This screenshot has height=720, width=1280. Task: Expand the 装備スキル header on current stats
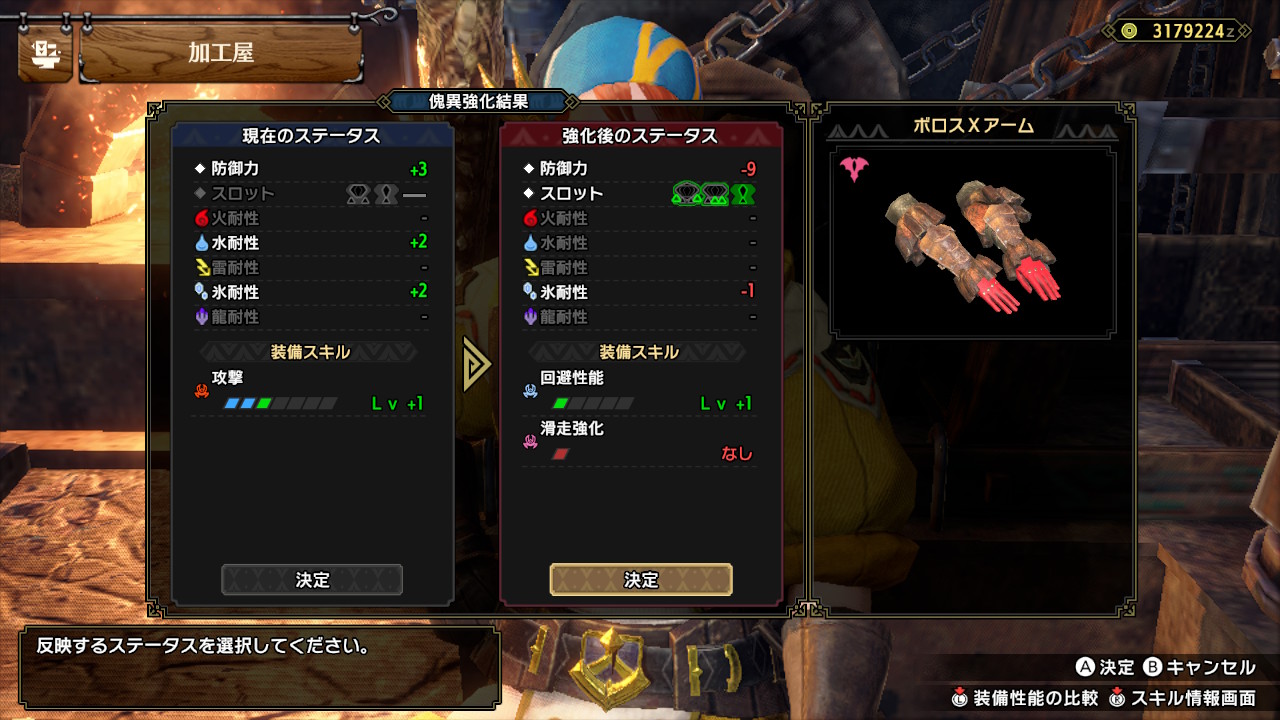(x=309, y=351)
